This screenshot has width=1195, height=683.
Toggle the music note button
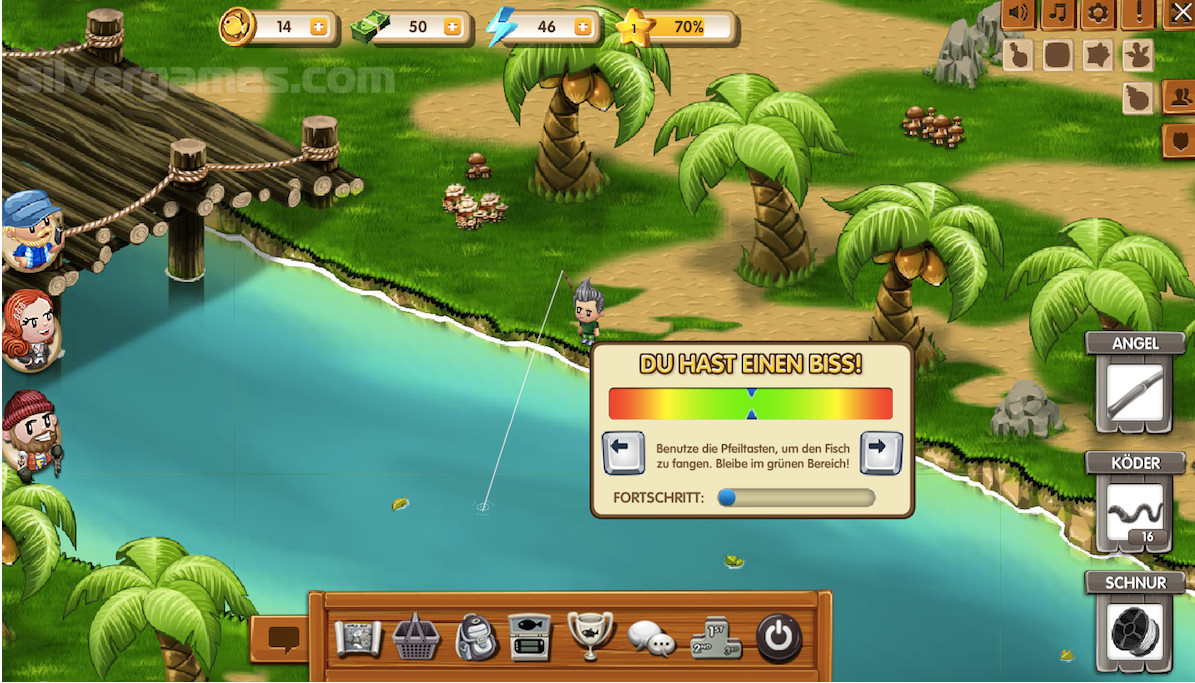click(1058, 13)
